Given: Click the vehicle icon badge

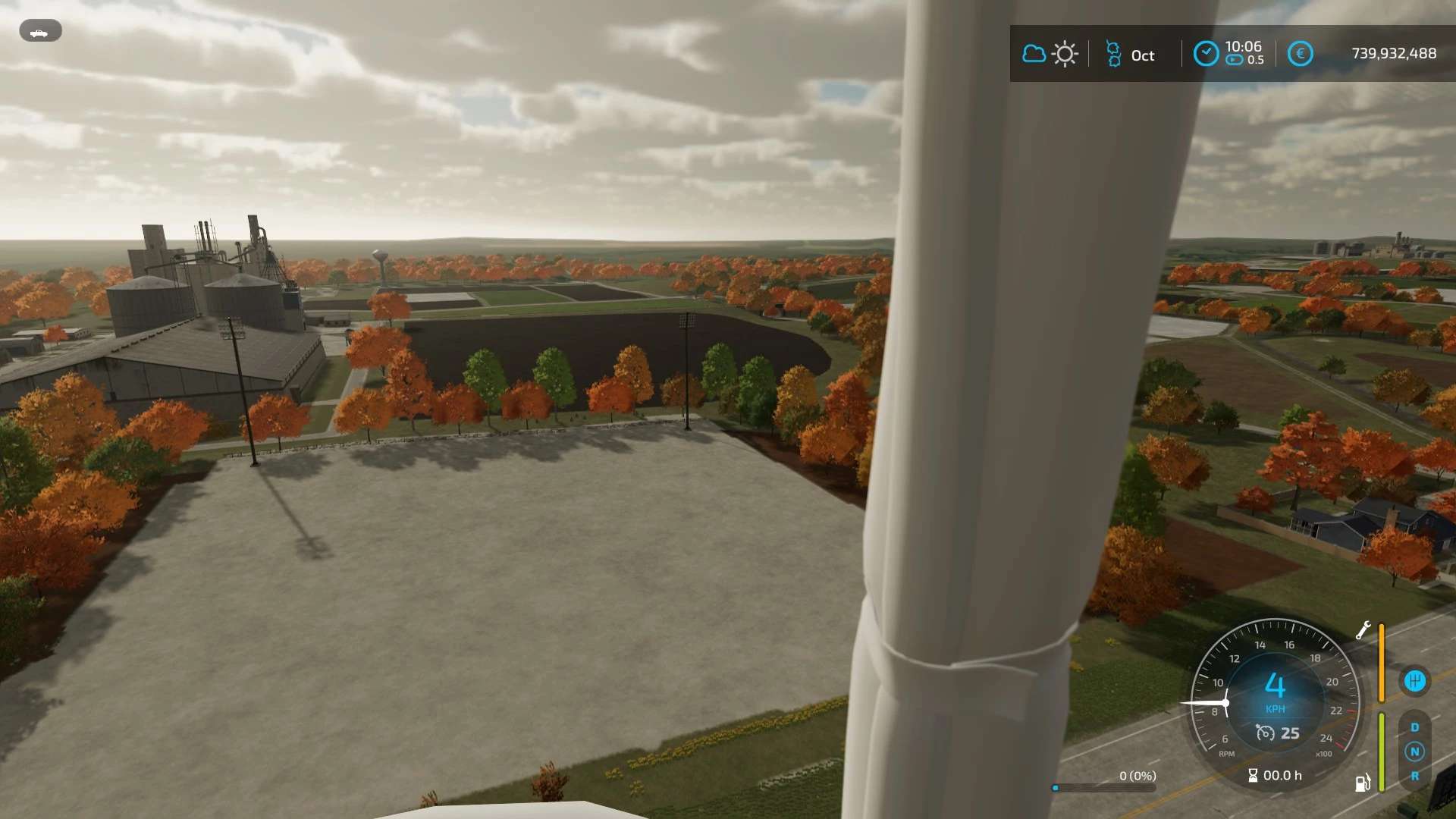Looking at the screenshot, I should (x=40, y=31).
